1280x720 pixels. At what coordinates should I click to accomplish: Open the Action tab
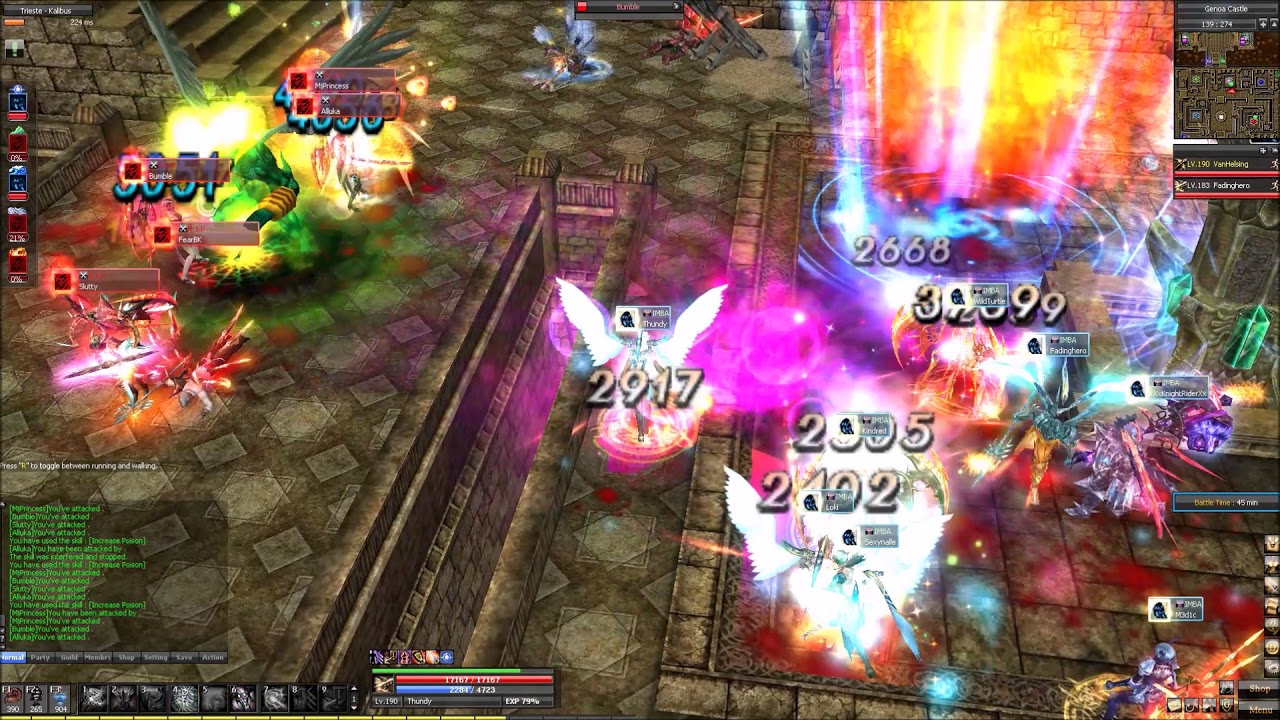[x=213, y=657]
